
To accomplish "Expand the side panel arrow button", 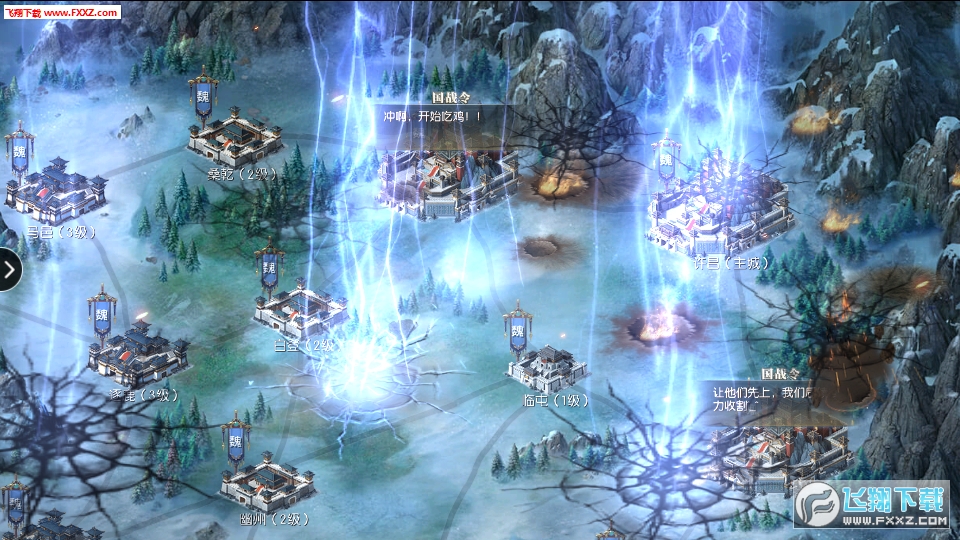I will click(x=9, y=269).
